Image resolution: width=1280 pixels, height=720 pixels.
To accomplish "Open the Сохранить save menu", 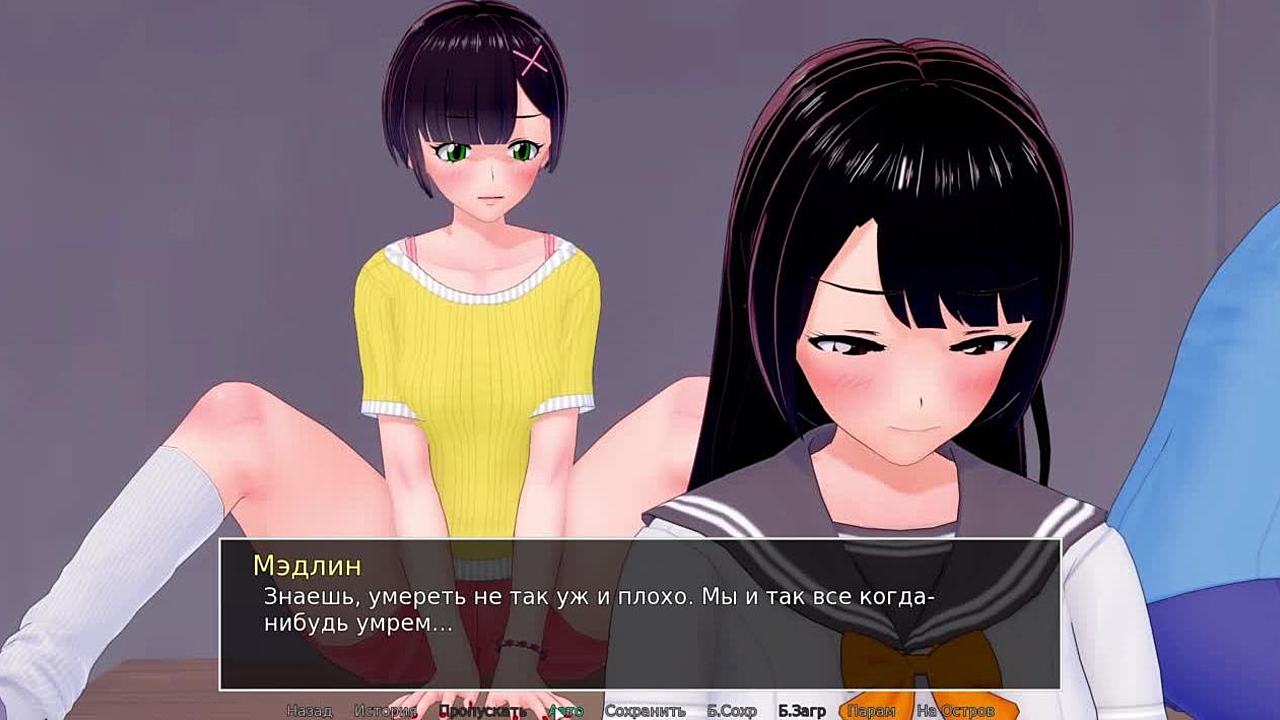I will coord(645,711).
